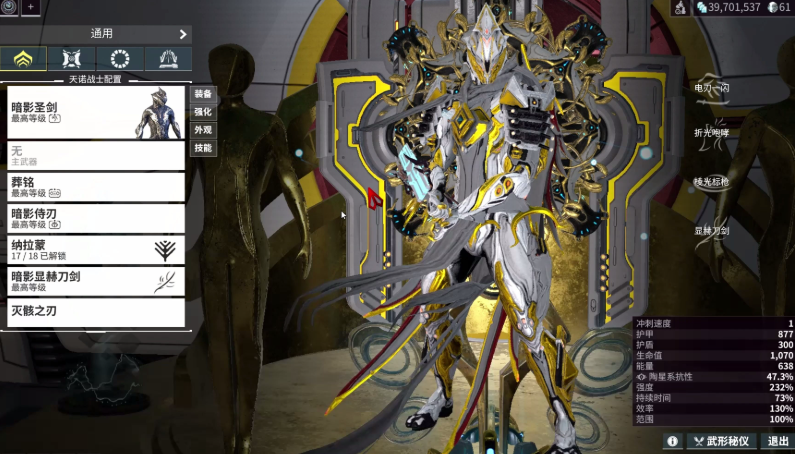This screenshot has height=454, width=795.
Task: Click the plus button in the top-left corner
Action: [29, 7]
